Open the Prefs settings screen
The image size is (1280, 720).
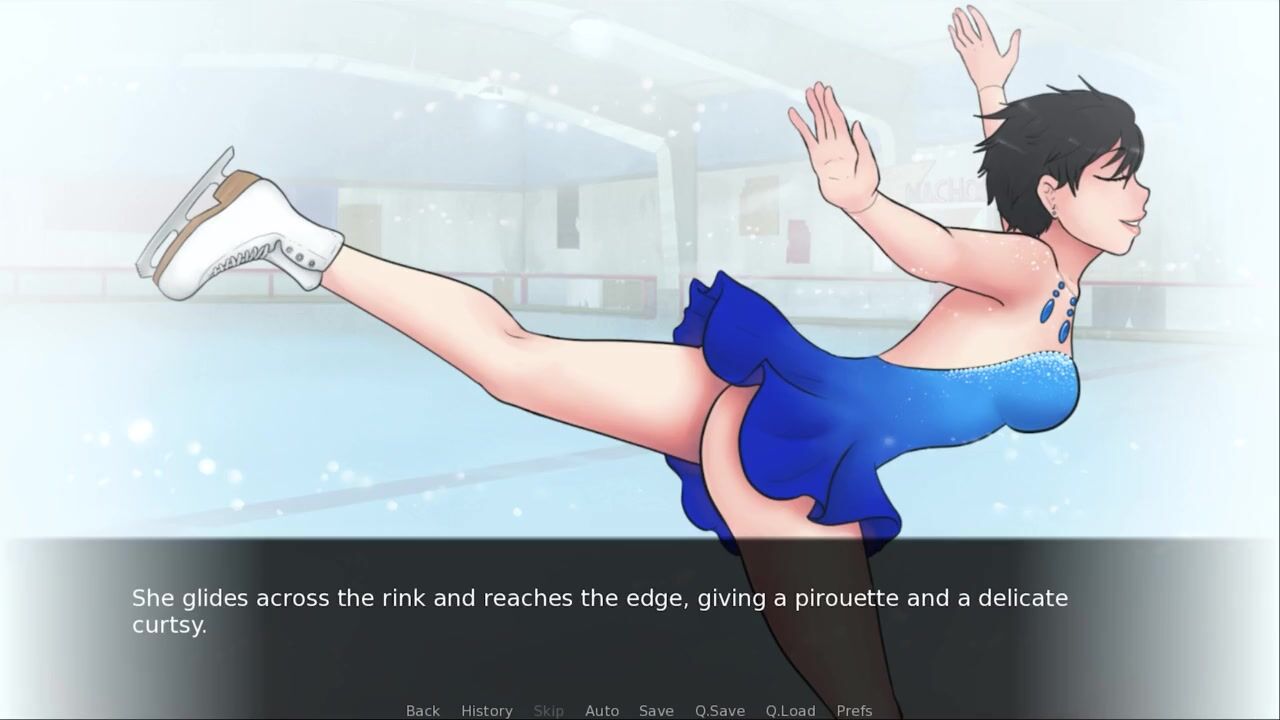(854, 710)
